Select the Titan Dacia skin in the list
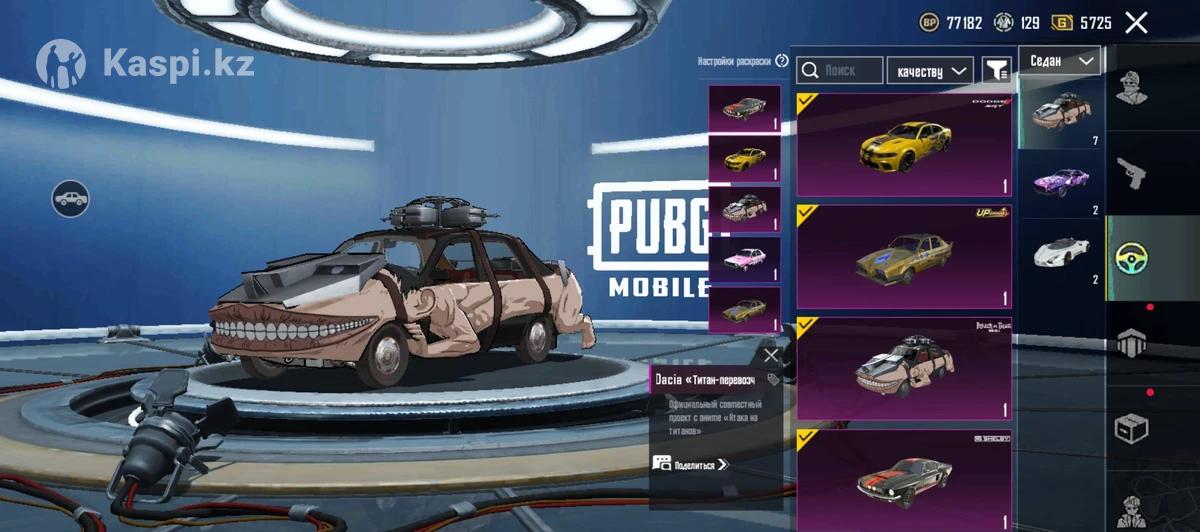 tap(904, 369)
